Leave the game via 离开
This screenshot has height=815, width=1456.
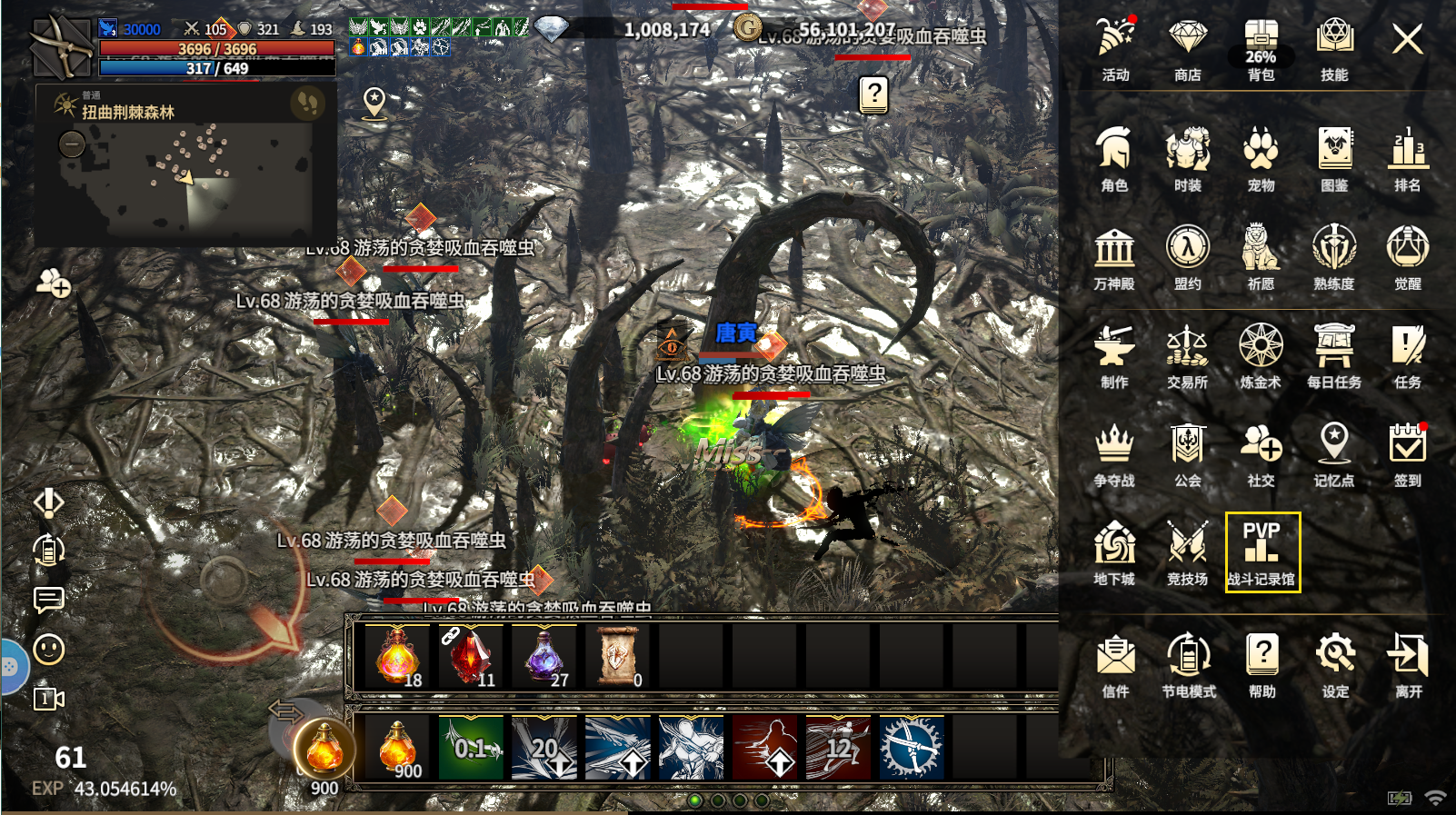(1408, 665)
